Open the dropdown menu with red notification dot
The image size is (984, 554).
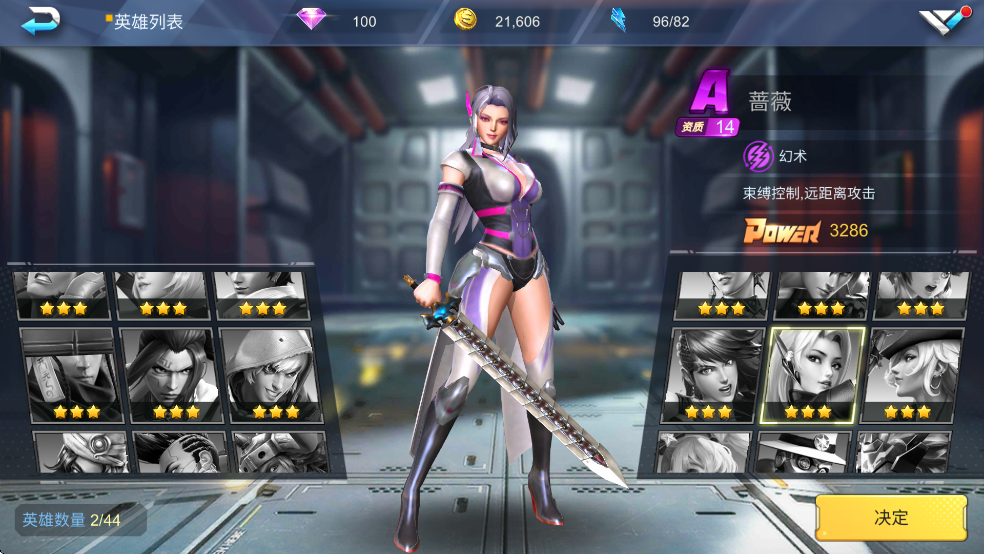(x=942, y=20)
